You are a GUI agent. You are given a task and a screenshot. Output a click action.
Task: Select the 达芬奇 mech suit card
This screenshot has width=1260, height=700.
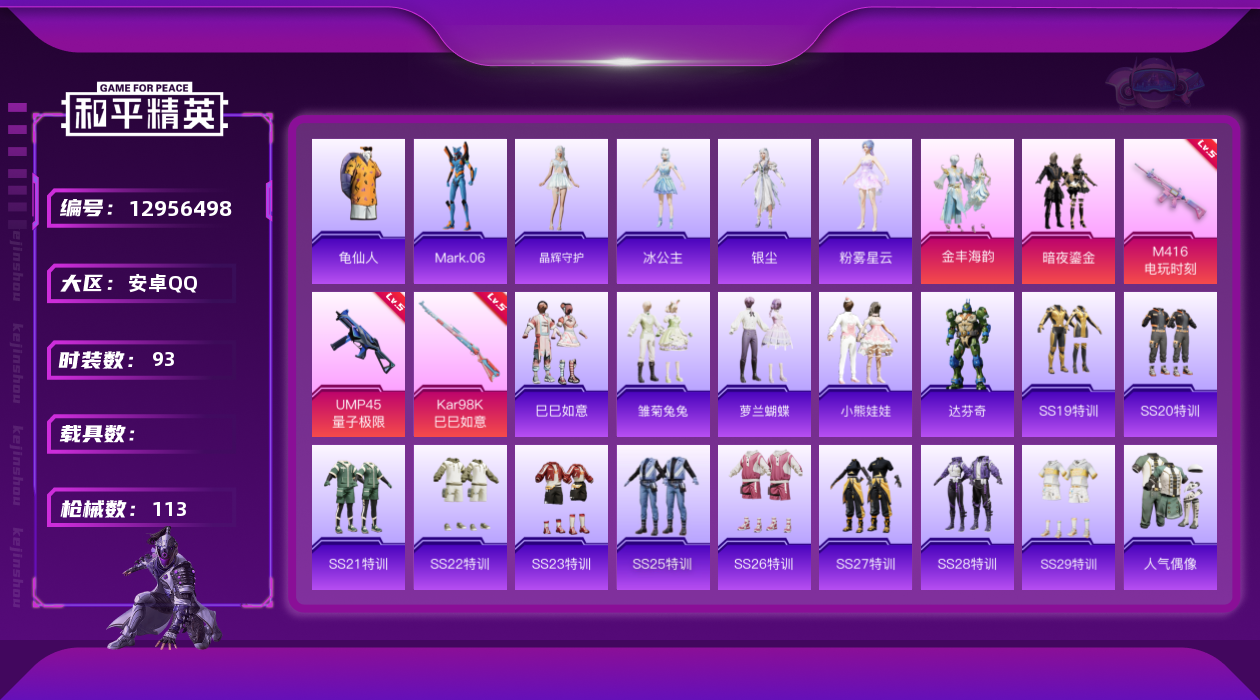[x=967, y=364]
